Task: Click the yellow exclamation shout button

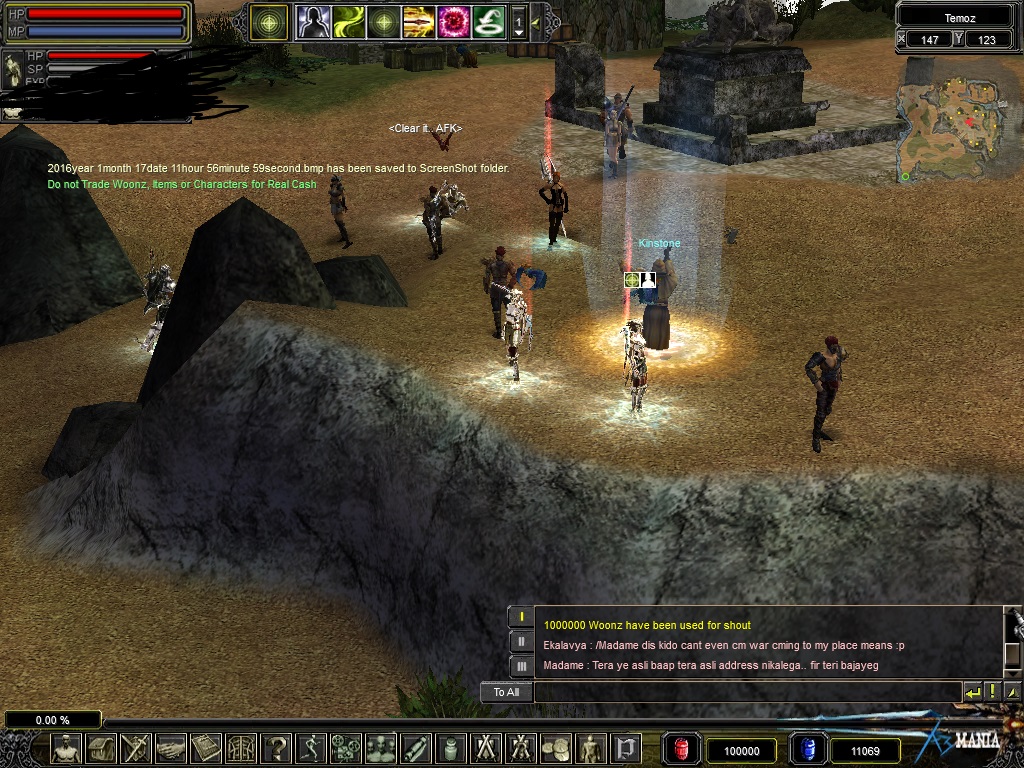Action: (992, 692)
